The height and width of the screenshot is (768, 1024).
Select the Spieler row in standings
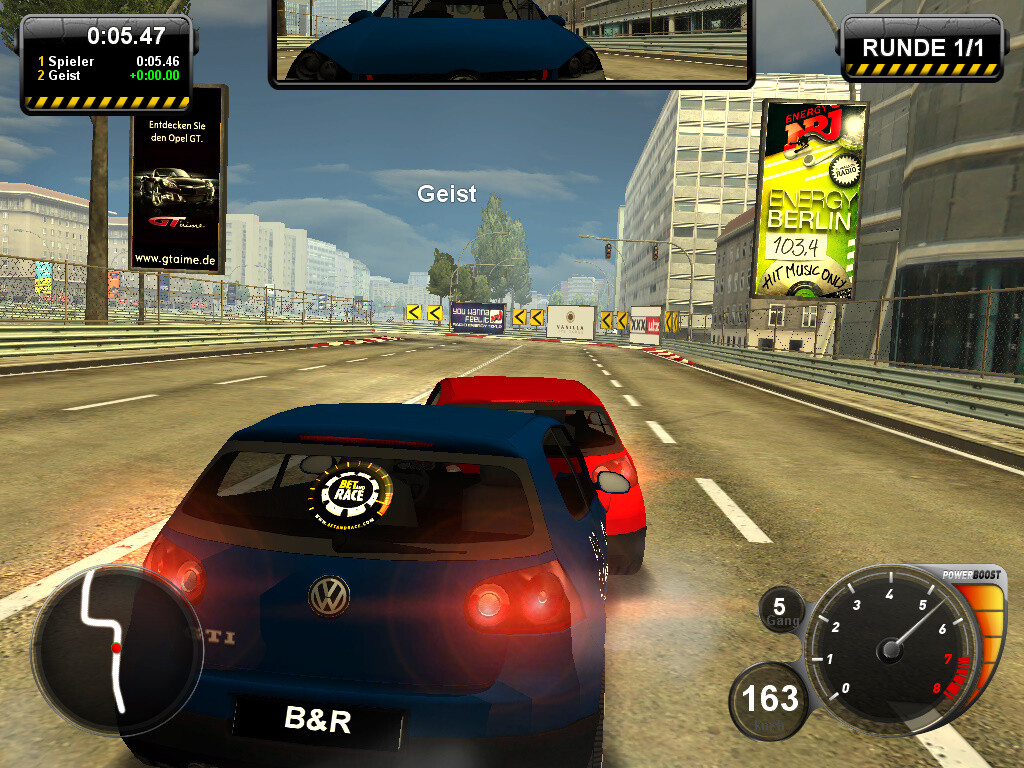(106, 61)
